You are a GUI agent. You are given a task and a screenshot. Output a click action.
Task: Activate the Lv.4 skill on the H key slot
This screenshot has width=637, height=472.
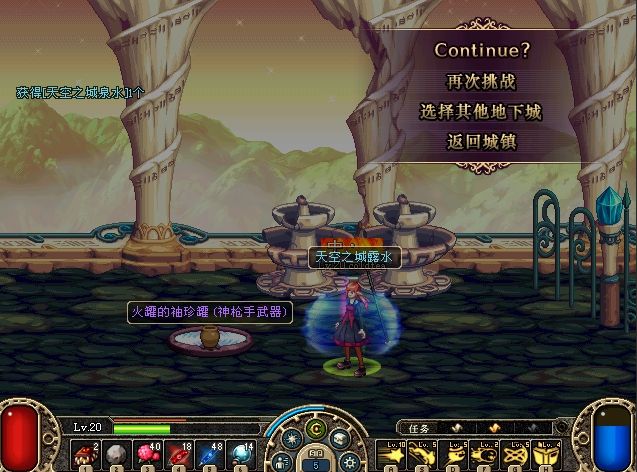tap(544, 455)
